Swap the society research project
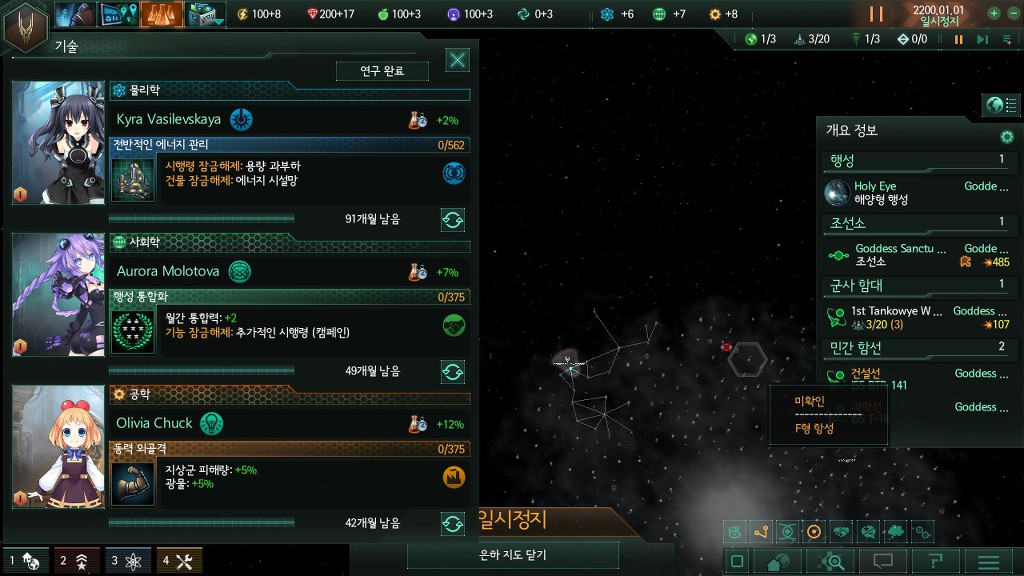Image resolution: width=1024 pixels, height=576 pixels. (453, 371)
